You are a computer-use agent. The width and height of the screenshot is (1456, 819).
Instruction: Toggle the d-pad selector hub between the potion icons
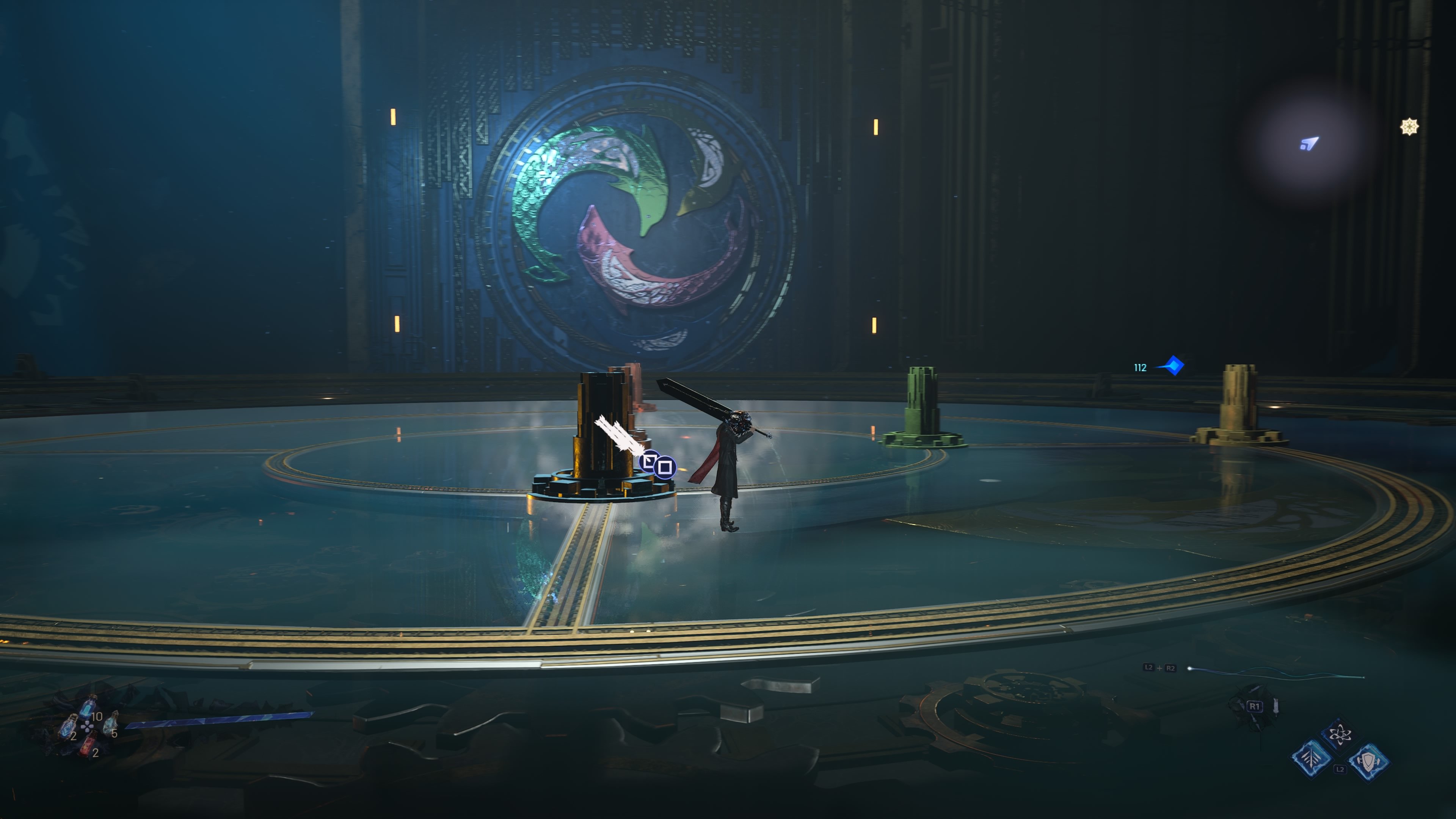click(x=88, y=727)
